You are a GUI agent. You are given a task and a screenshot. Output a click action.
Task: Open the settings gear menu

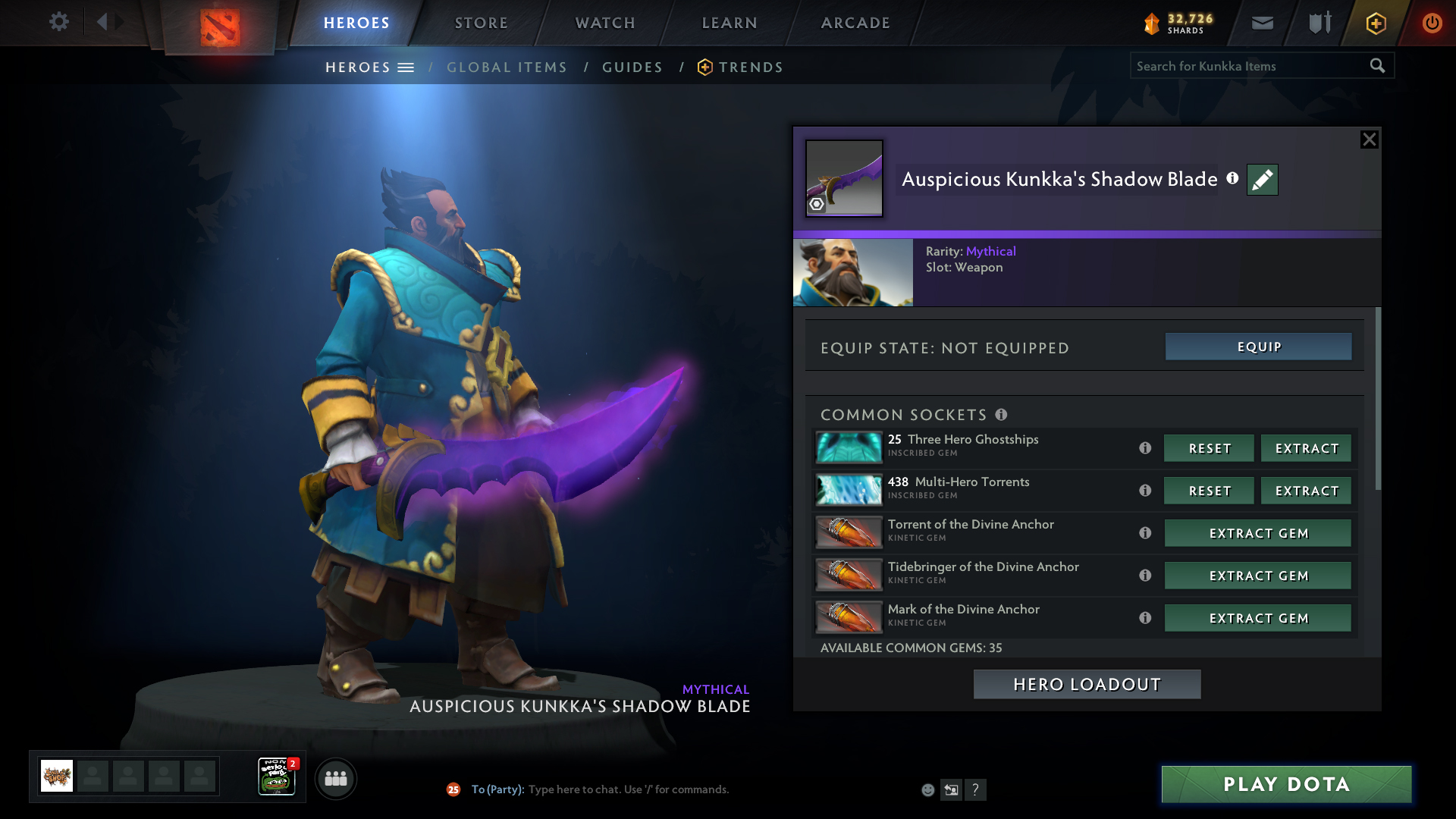pos(59,22)
